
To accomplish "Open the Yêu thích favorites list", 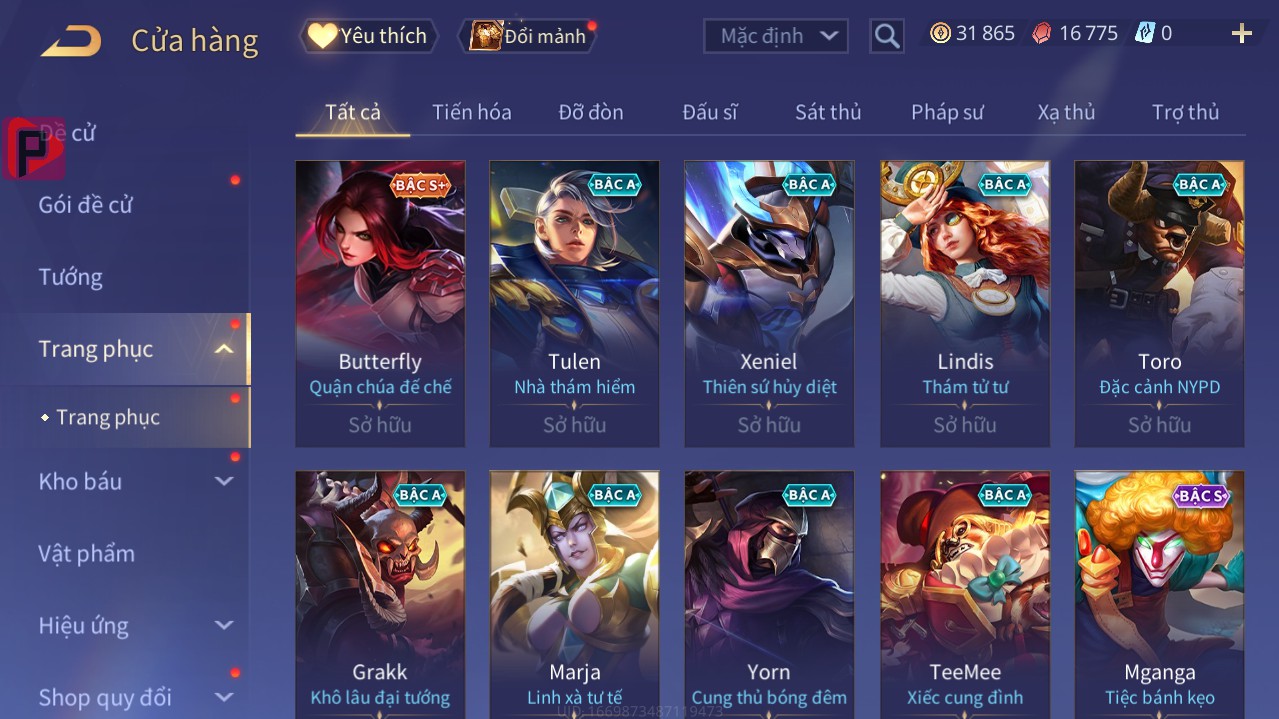I will (368, 36).
